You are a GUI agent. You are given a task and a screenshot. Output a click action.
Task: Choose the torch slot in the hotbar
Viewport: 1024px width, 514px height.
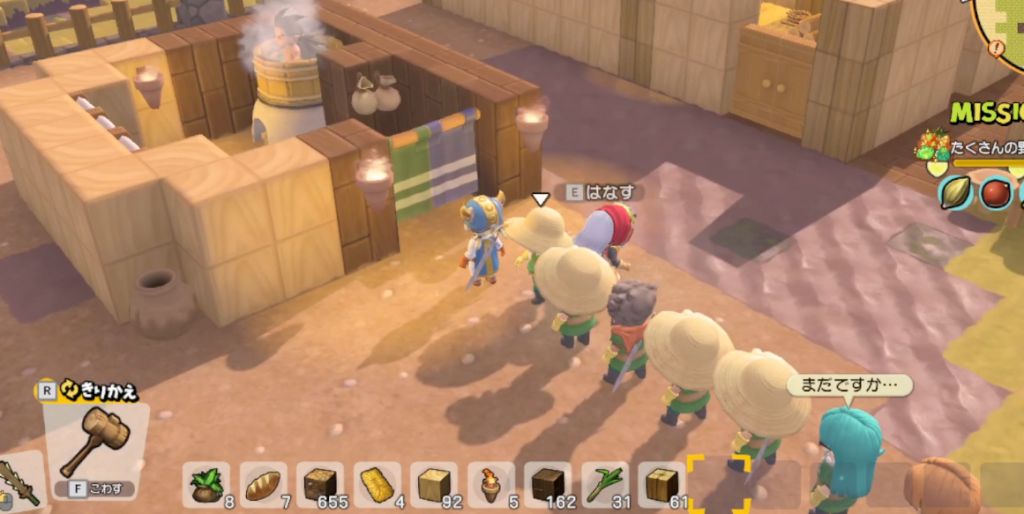coord(491,484)
